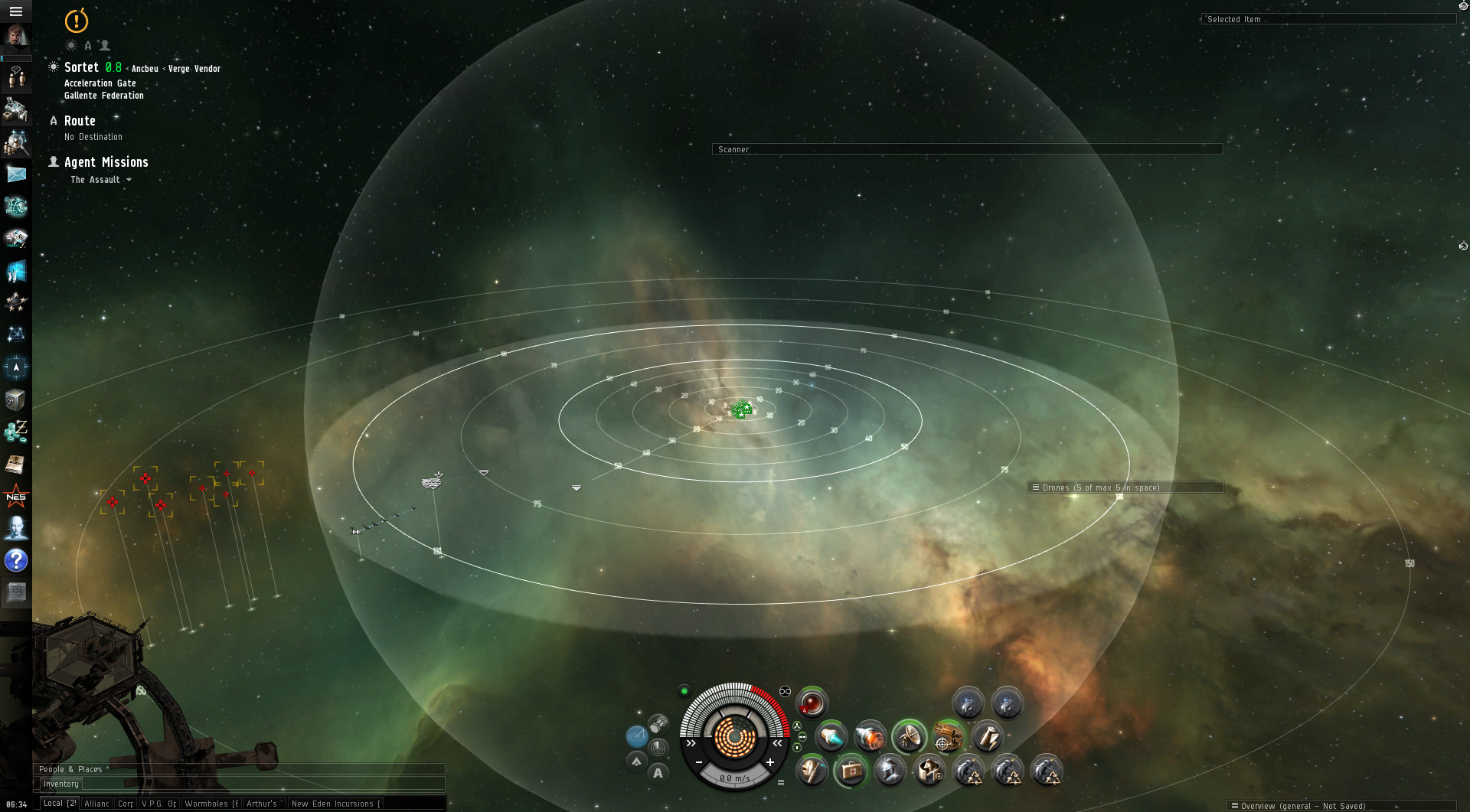Select the Inventory window tab
Screen dimensions: 1470x812
click(x=61, y=784)
